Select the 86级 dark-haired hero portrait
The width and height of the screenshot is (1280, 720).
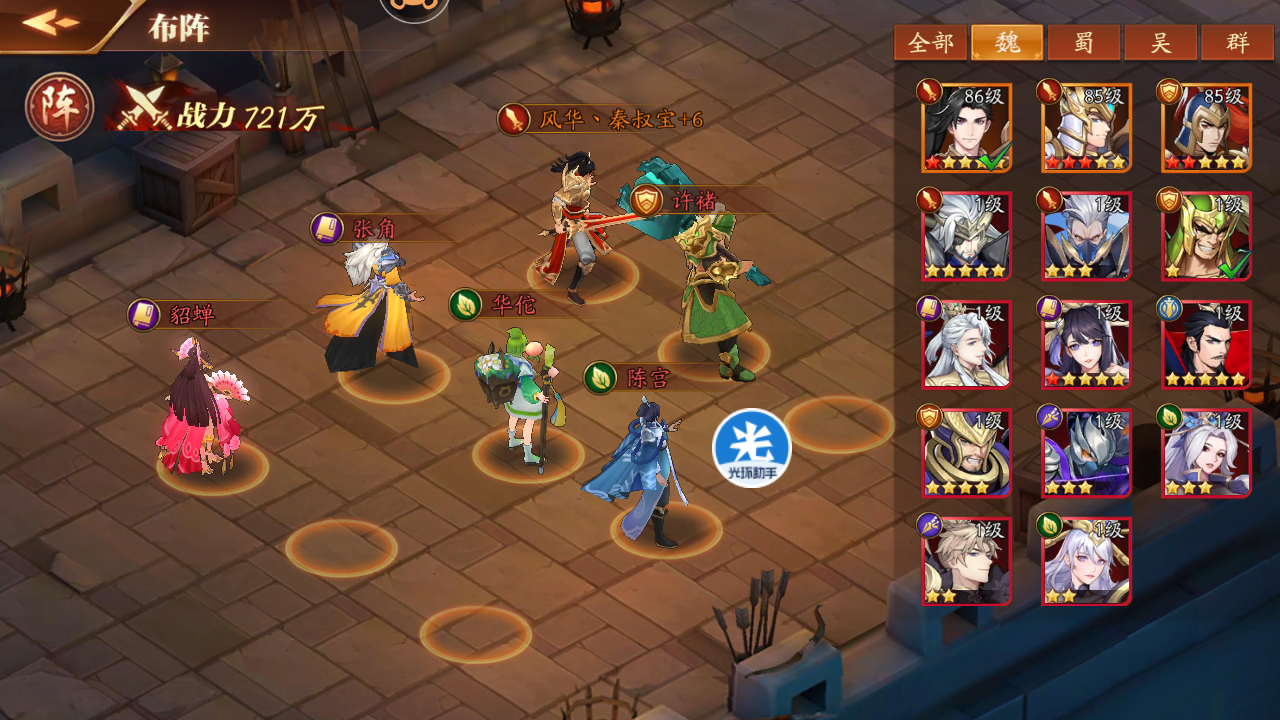tap(967, 128)
